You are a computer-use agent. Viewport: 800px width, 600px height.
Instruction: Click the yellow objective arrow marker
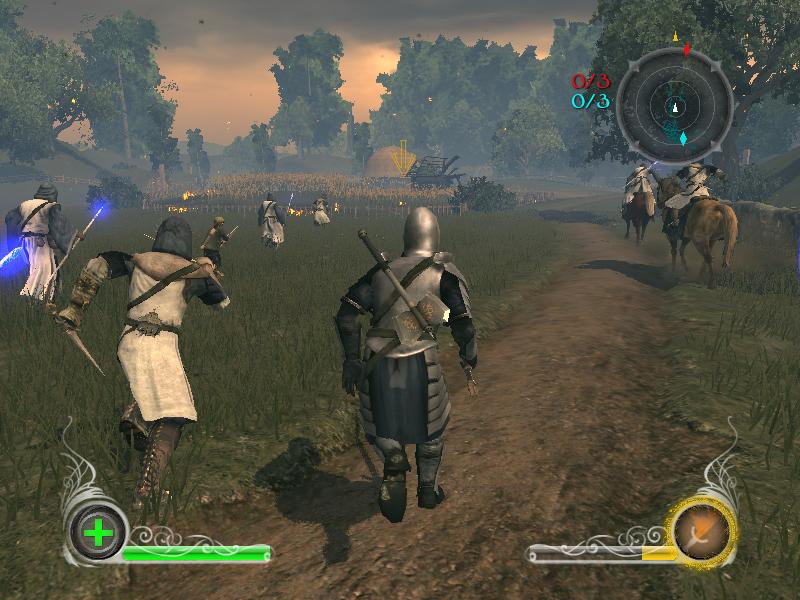click(x=404, y=158)
